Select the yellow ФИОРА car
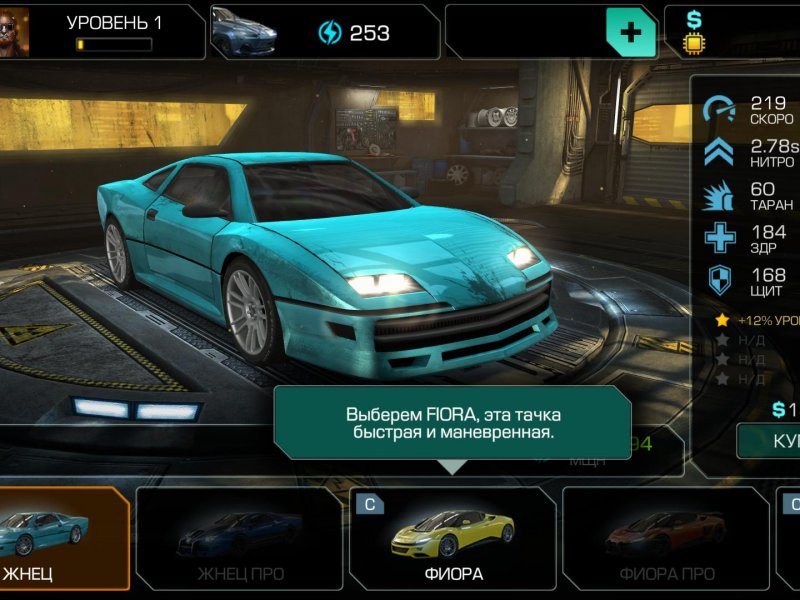This screenshot has width=800, height=600. coord(452,538)
